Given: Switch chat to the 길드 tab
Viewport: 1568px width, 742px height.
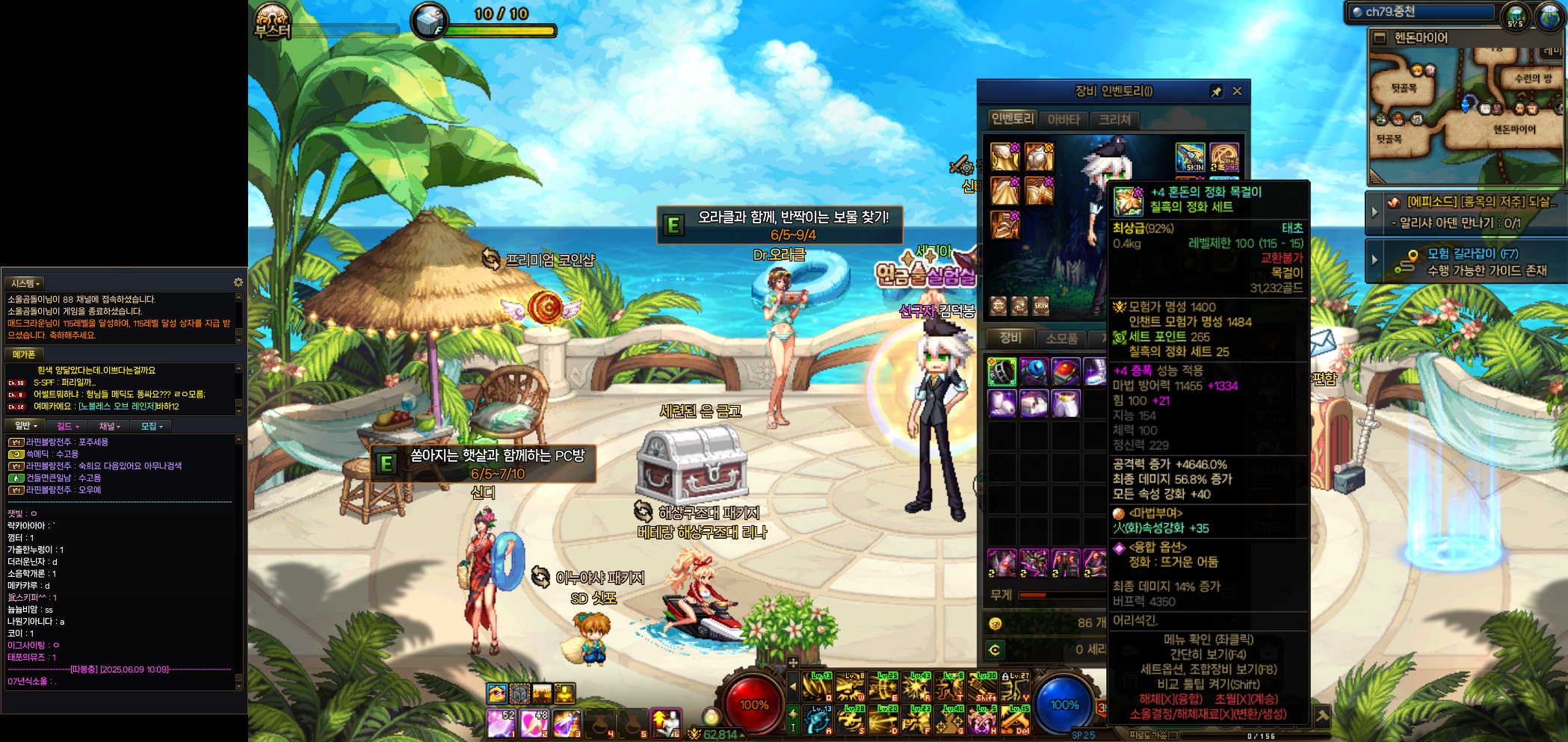Looking at the screenshot, I should click(67, 426).
